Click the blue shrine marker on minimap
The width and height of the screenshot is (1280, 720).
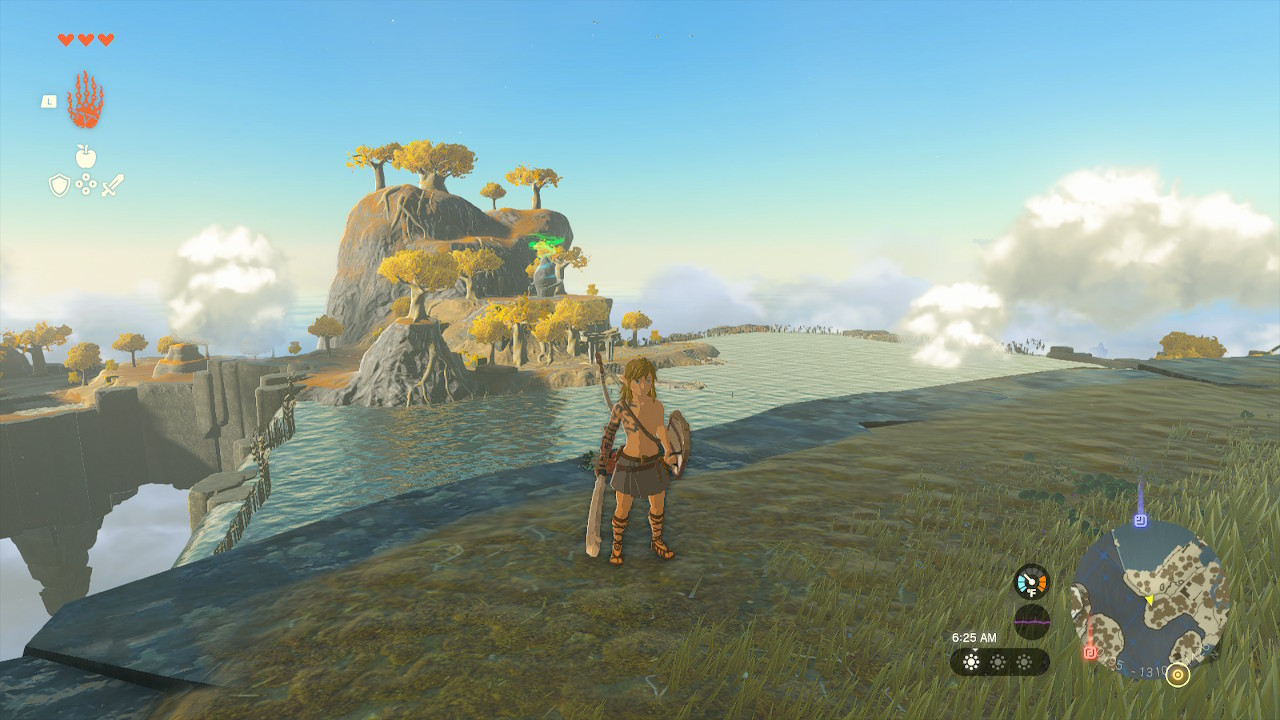click(x=1140, y=520)
